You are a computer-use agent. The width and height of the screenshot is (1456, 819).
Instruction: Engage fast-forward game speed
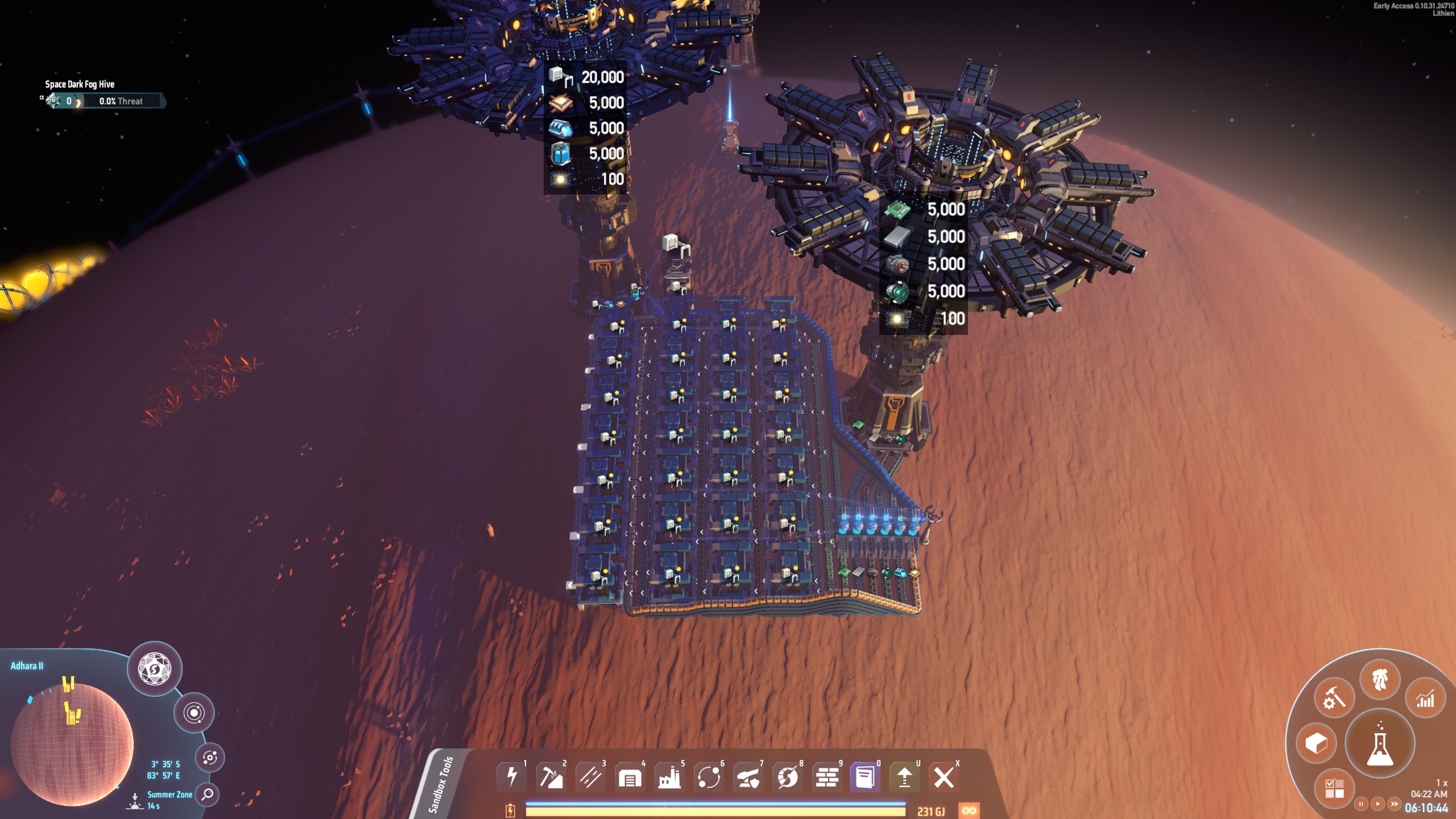tap(1395, 803)
